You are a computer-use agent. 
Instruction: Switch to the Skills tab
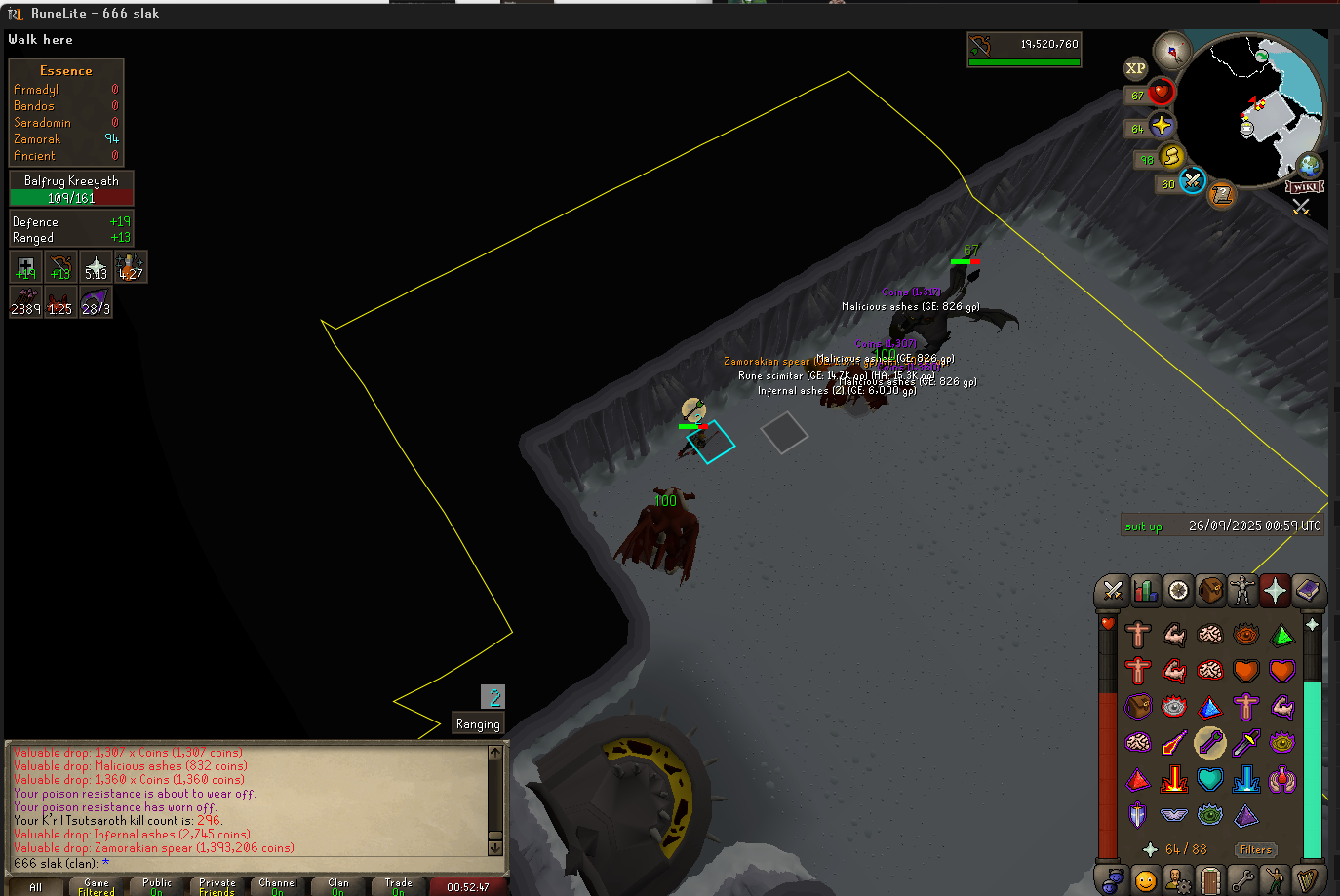pyautogui.click(x=1145, y=591)
